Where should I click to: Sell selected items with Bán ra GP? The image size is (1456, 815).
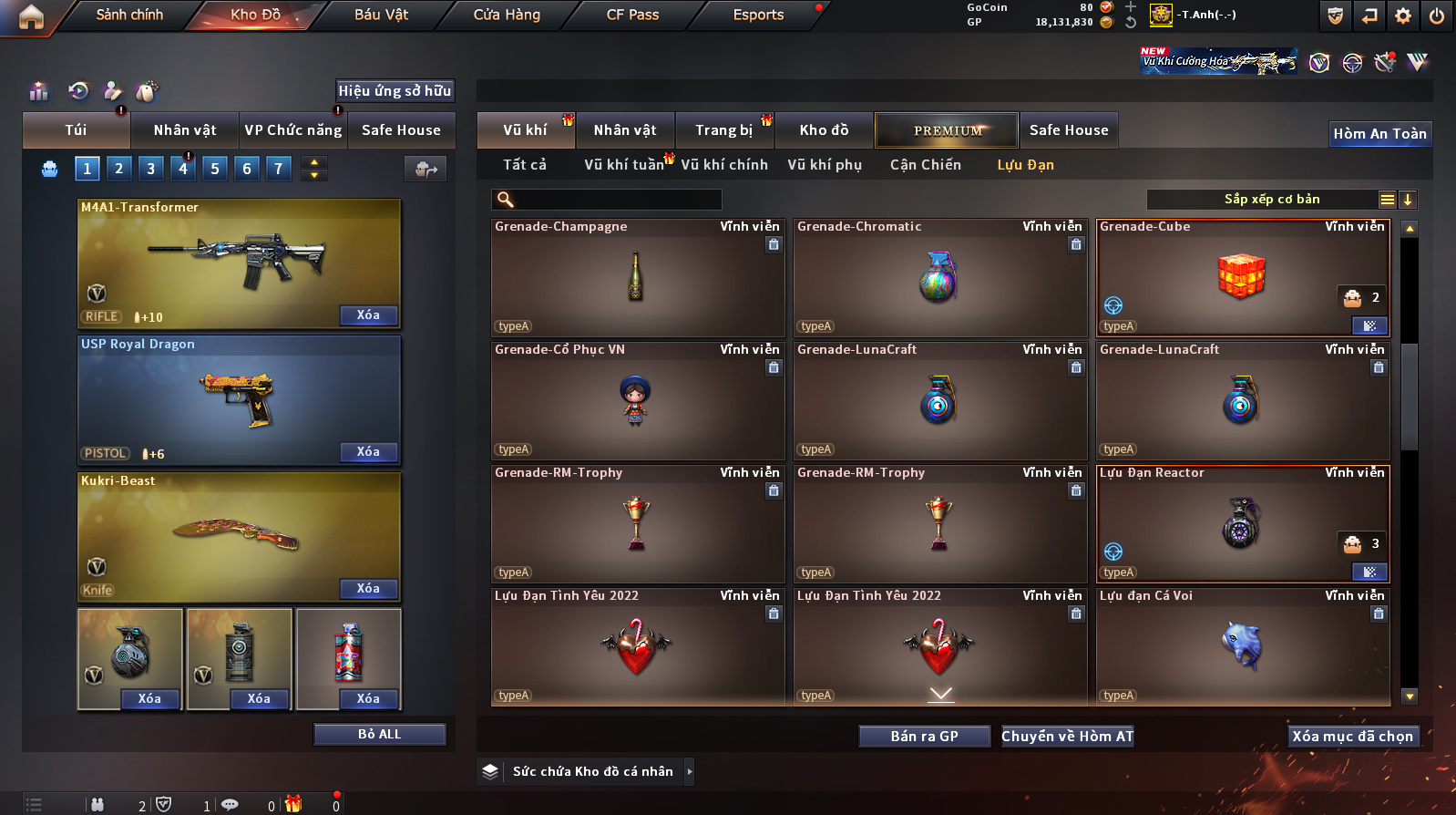pos(924,737)
